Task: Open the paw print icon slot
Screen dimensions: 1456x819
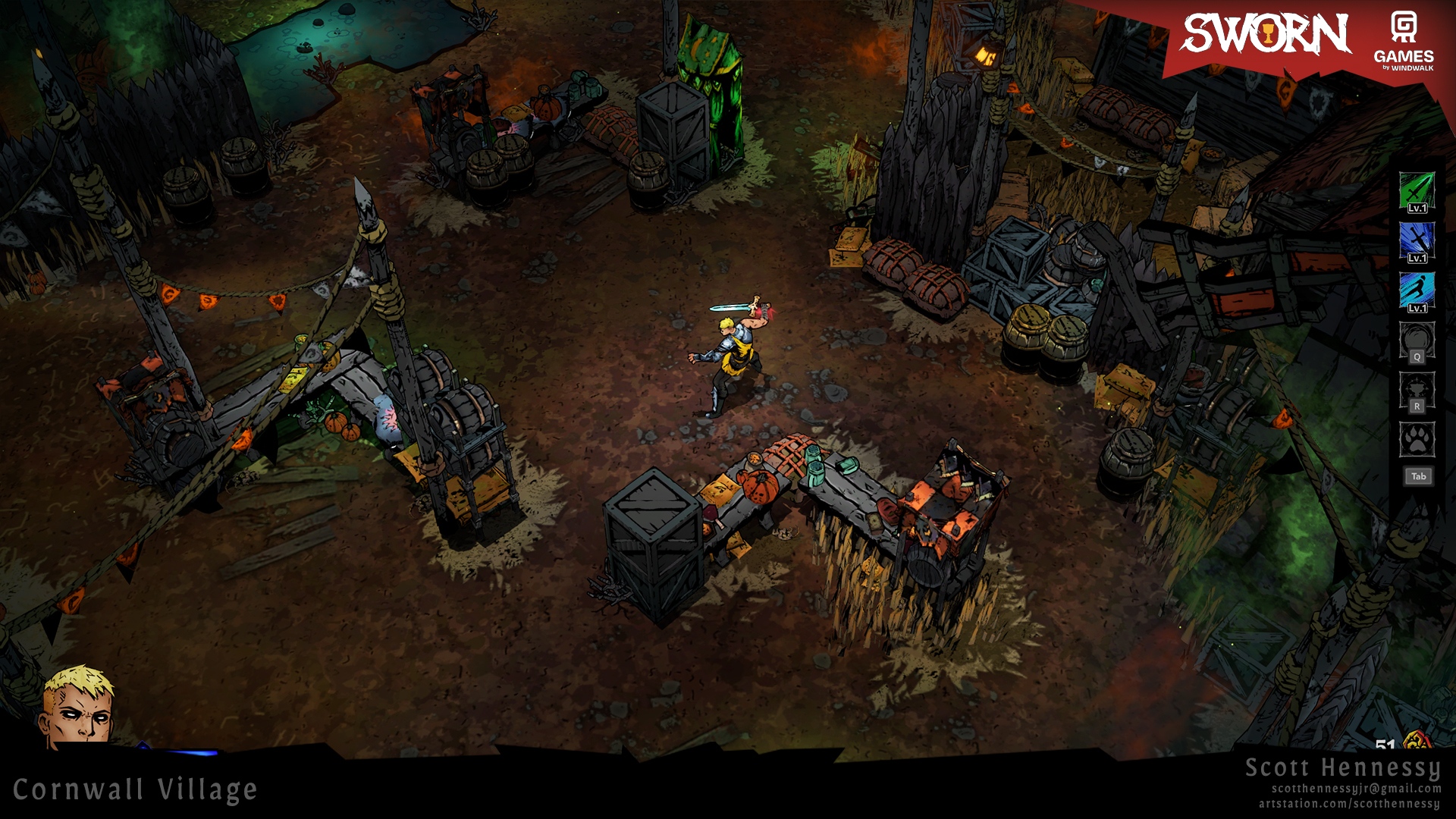Action: pos(1416,439)
